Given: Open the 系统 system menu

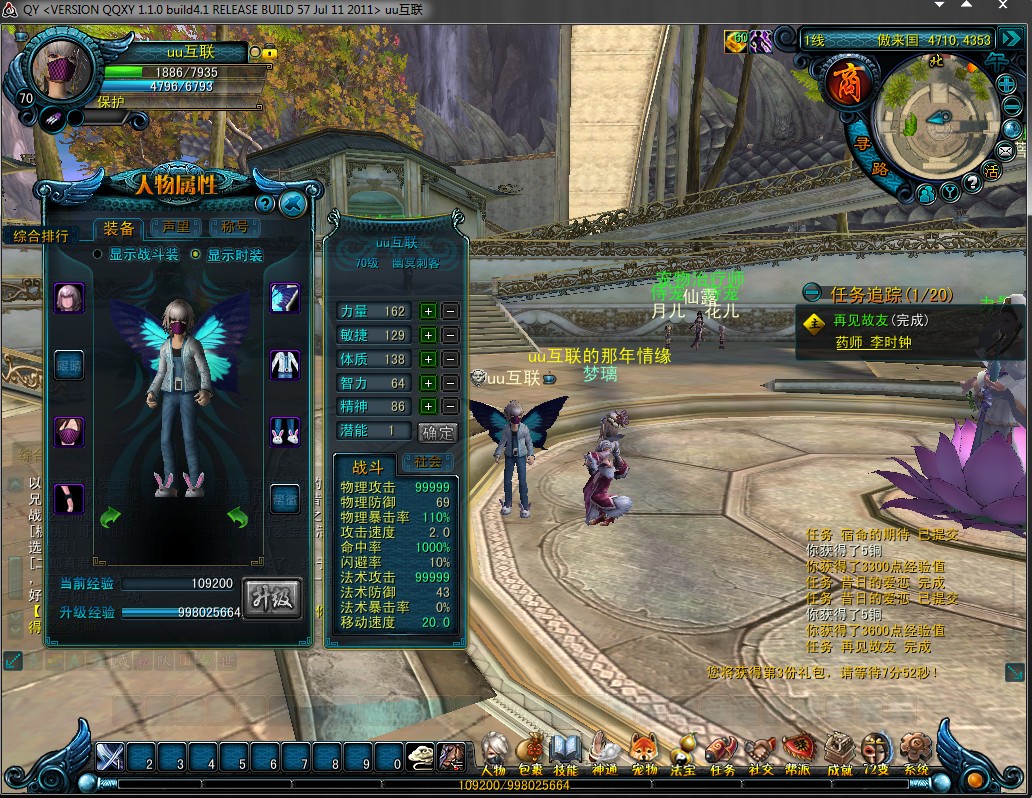Looking at the screenshot, I should tap(915, 751).
